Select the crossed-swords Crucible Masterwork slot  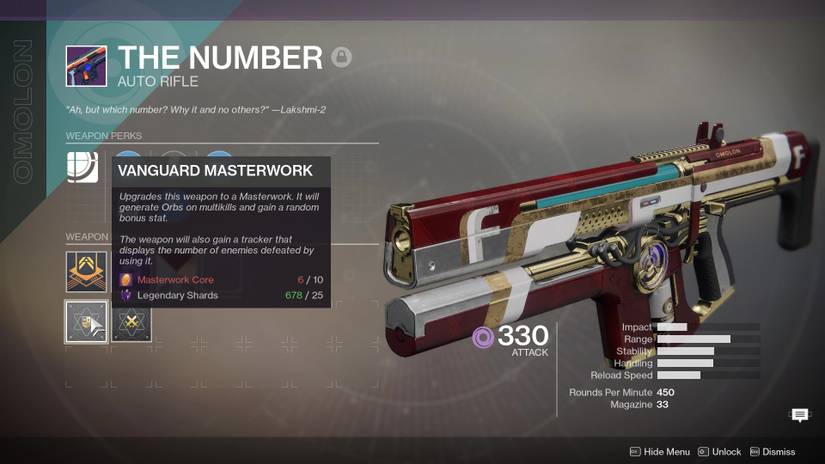(131, 322)
